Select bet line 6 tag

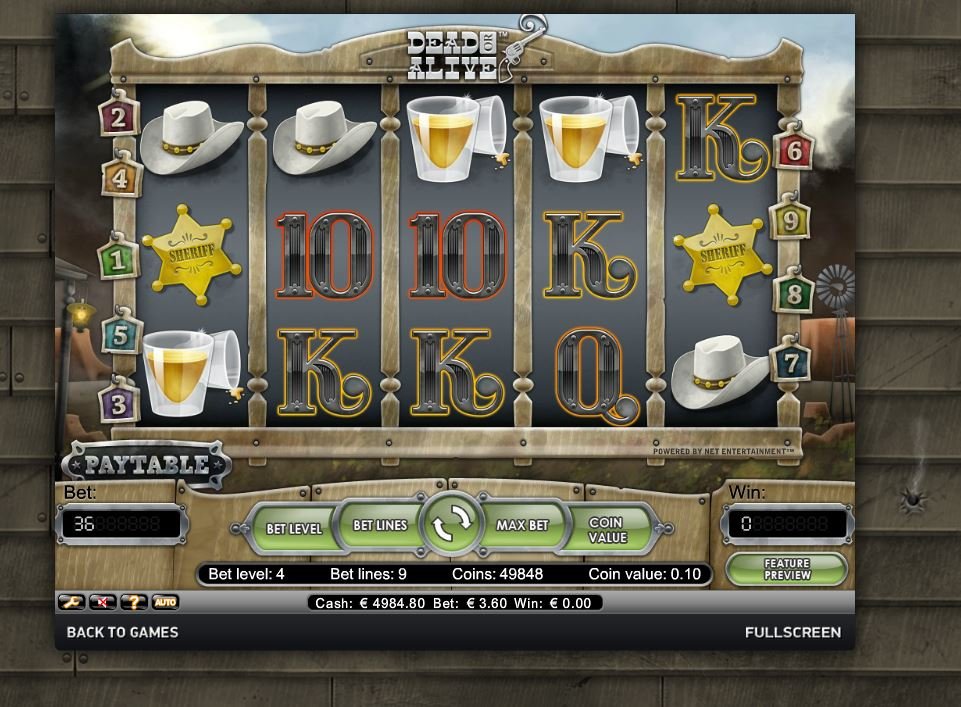794,151
